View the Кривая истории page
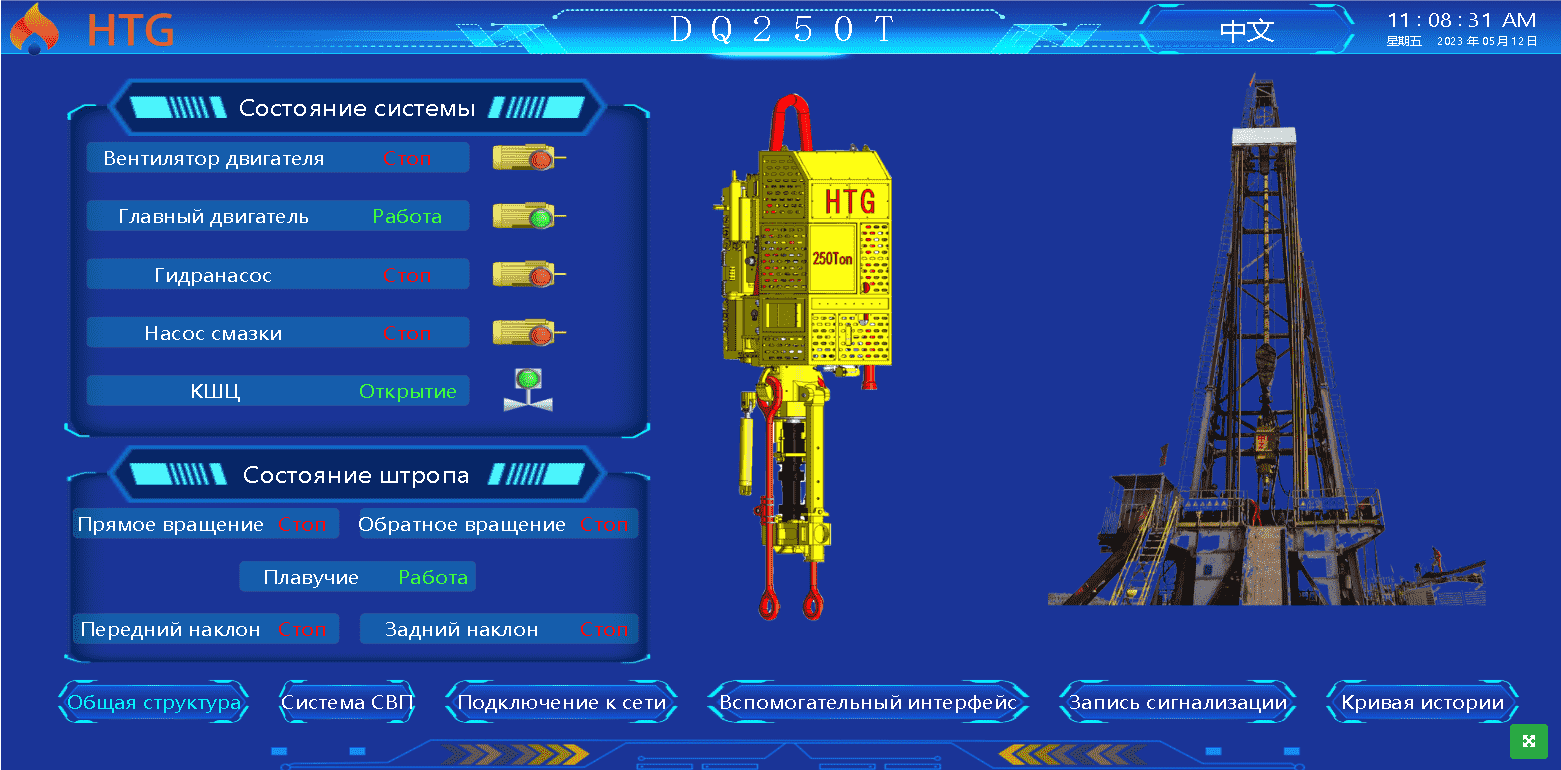Image resolution: width=1561 pixels, height=770 pixels. click(1422, 703)
